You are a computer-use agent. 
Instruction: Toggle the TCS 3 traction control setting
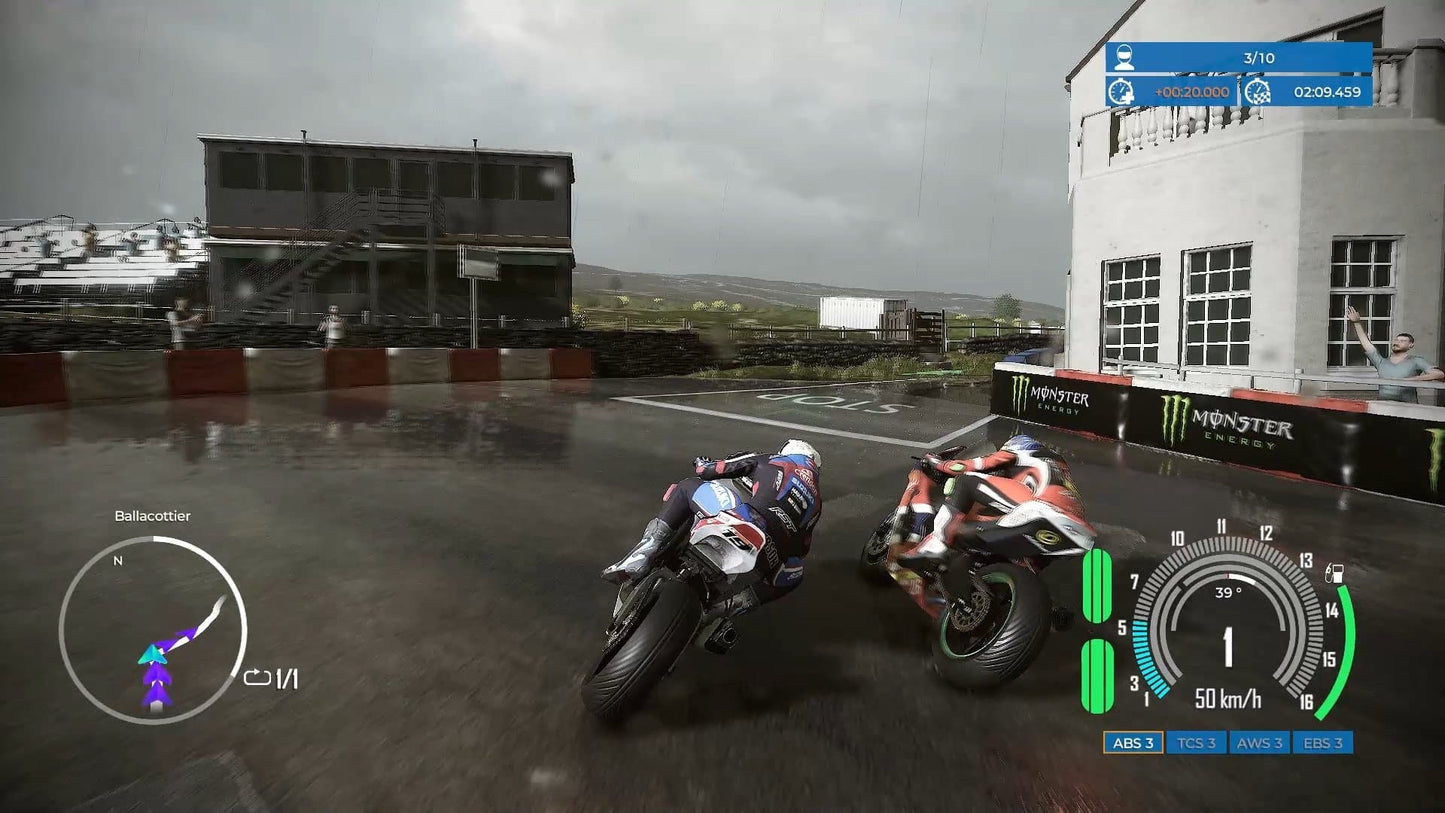pos(1197,743)
